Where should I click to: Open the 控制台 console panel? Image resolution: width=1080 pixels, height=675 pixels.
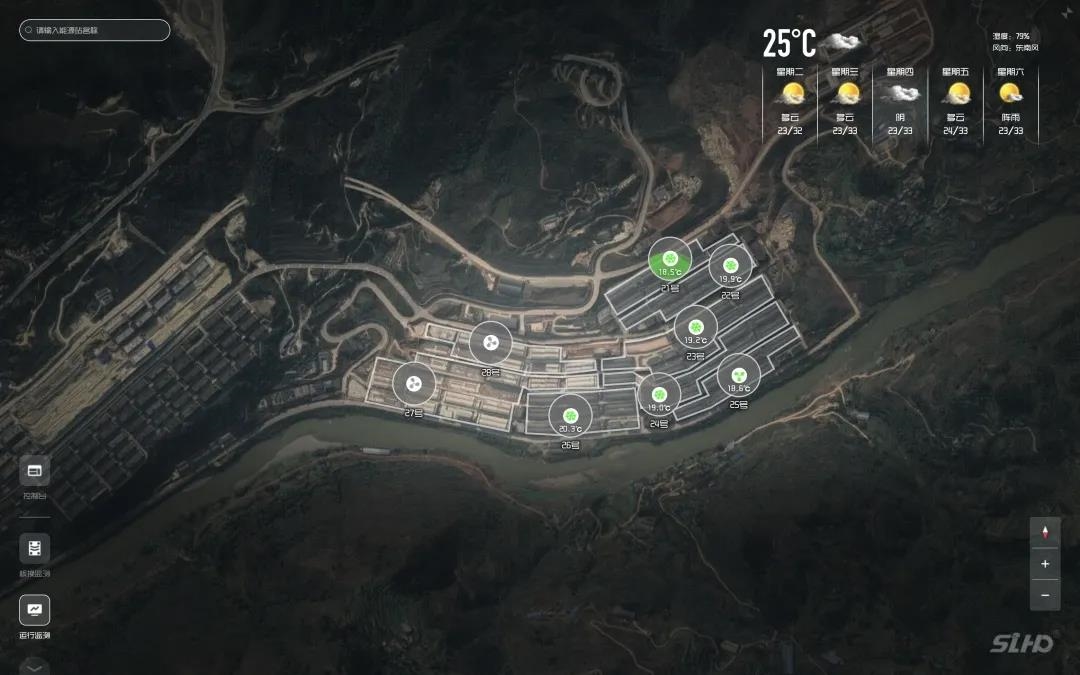coord(35,470)
